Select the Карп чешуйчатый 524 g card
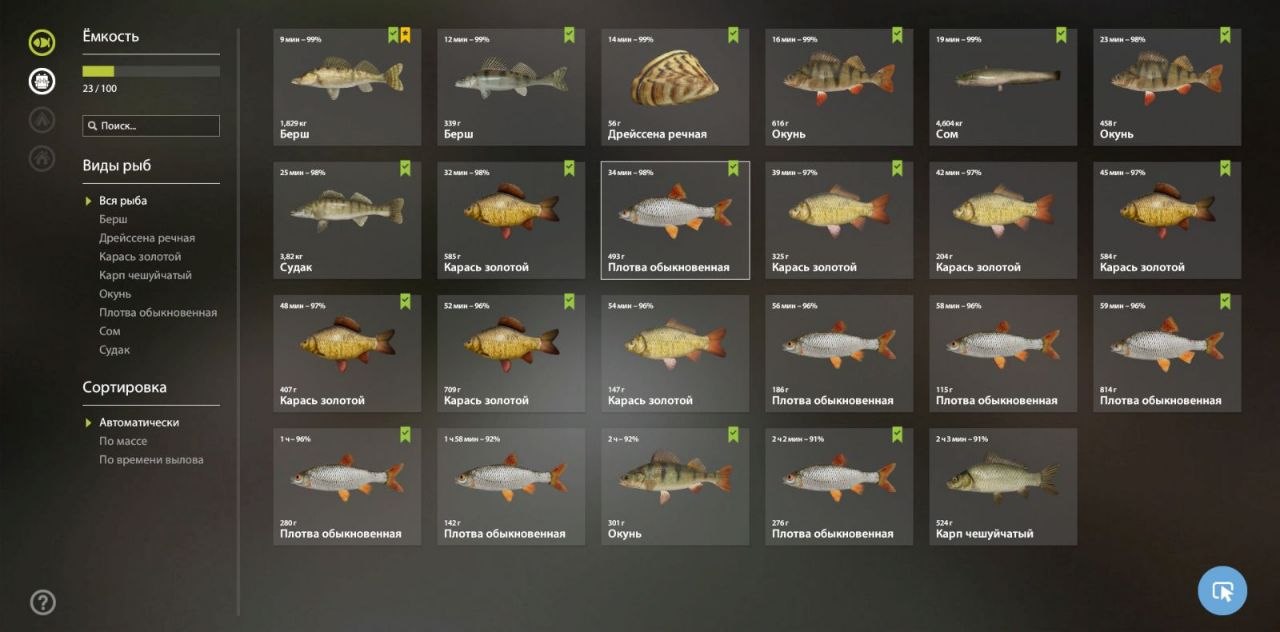Viewport: 1280px width, 632px height. coord(1003,487)
